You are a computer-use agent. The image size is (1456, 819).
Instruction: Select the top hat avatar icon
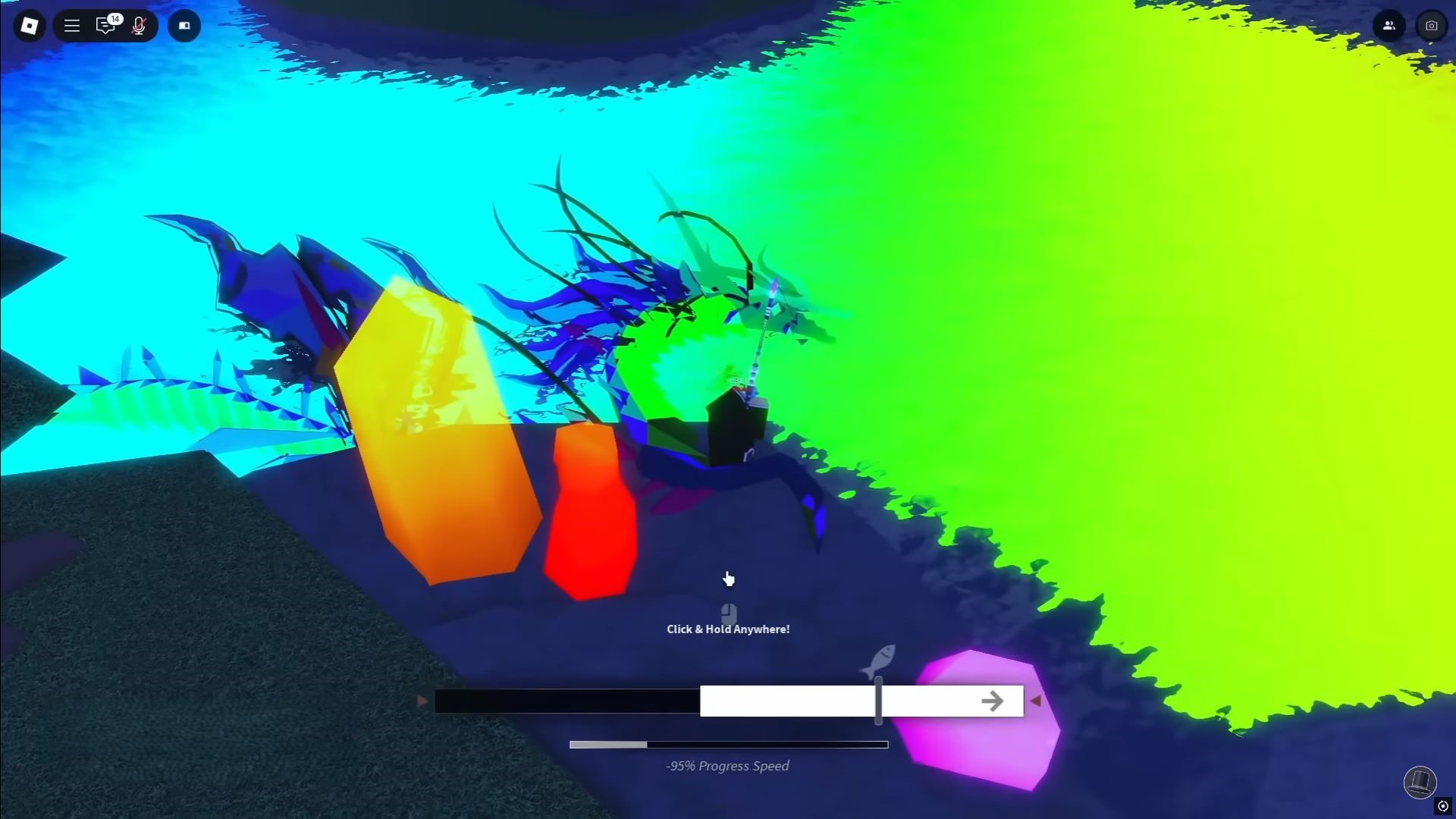coord(1421,783)
